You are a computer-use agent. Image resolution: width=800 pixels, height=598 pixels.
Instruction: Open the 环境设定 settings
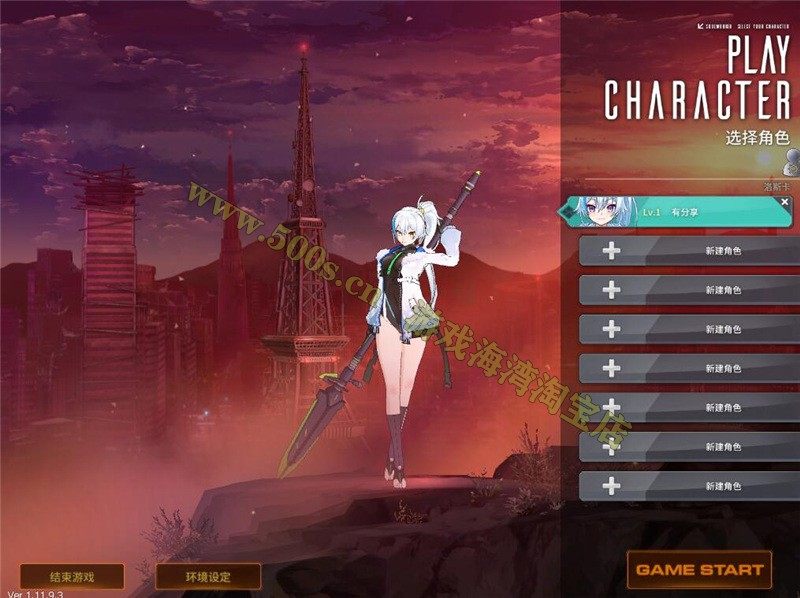[x=208, y=577]
